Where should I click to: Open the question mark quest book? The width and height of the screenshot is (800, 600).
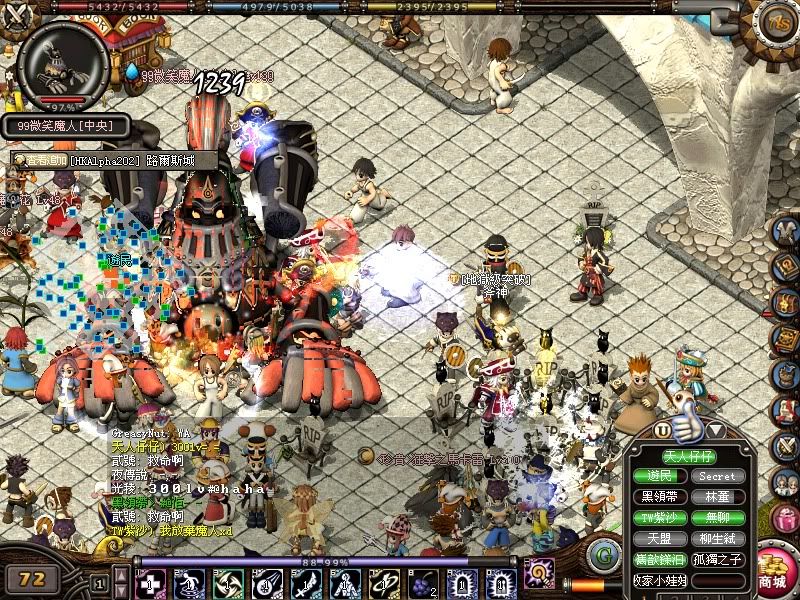786,266
